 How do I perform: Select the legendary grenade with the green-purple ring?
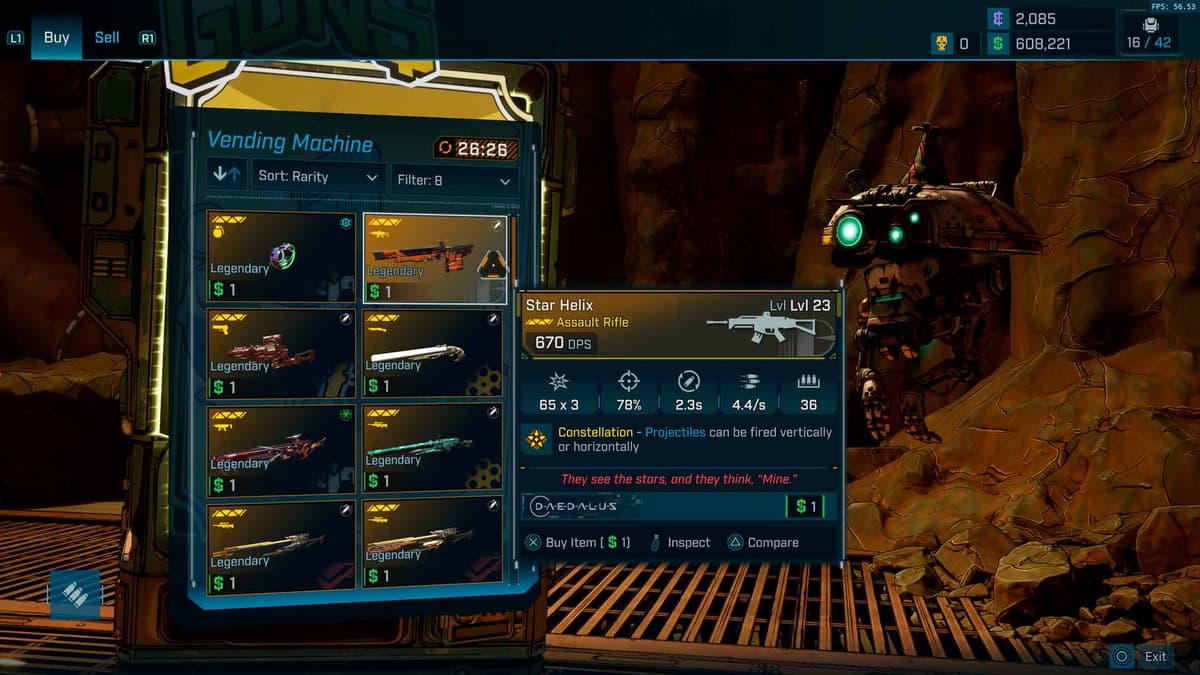point(281,257)
